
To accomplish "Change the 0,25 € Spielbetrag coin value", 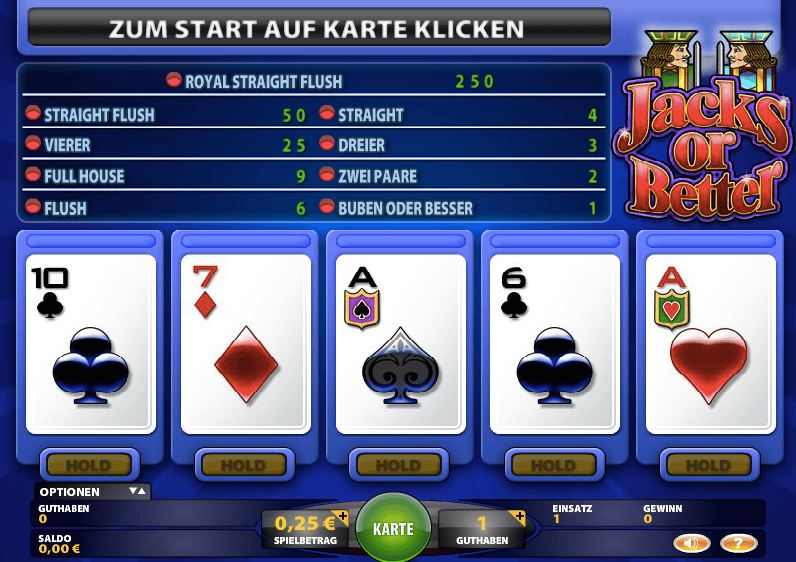I will pyautogui.click(x=343, y=517).
